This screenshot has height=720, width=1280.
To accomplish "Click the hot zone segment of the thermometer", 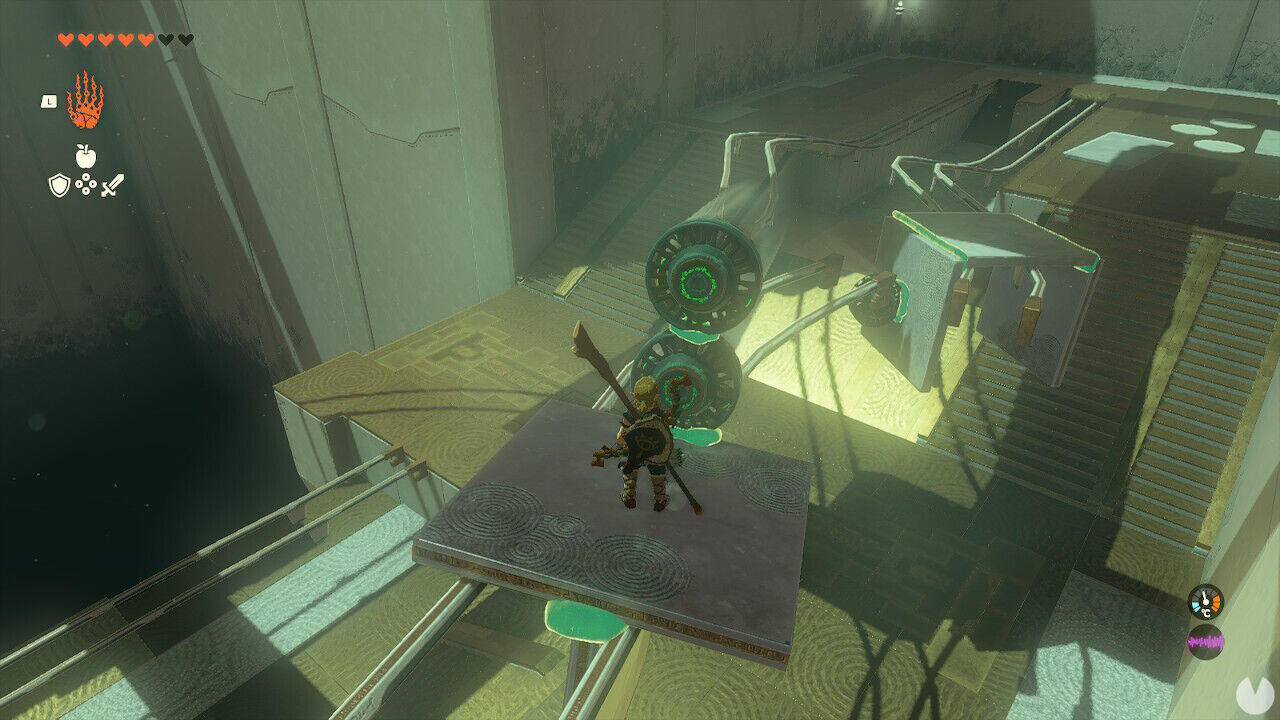I will click(1215, 603).
